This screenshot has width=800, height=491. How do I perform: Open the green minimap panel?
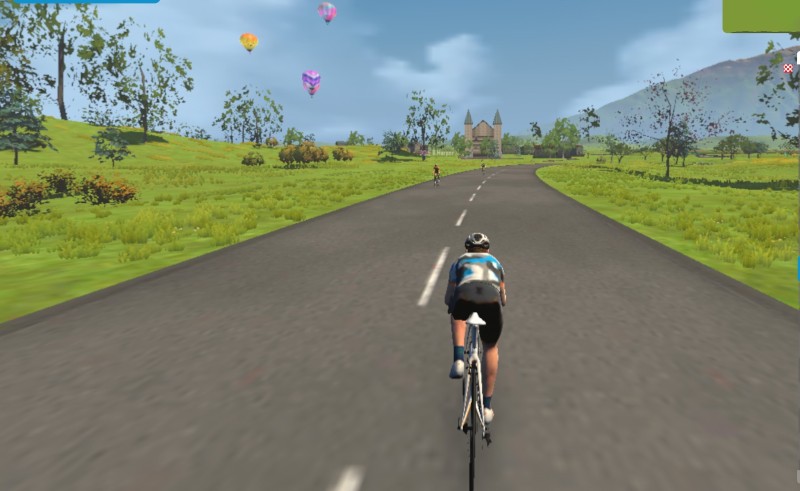coord(762,15)
